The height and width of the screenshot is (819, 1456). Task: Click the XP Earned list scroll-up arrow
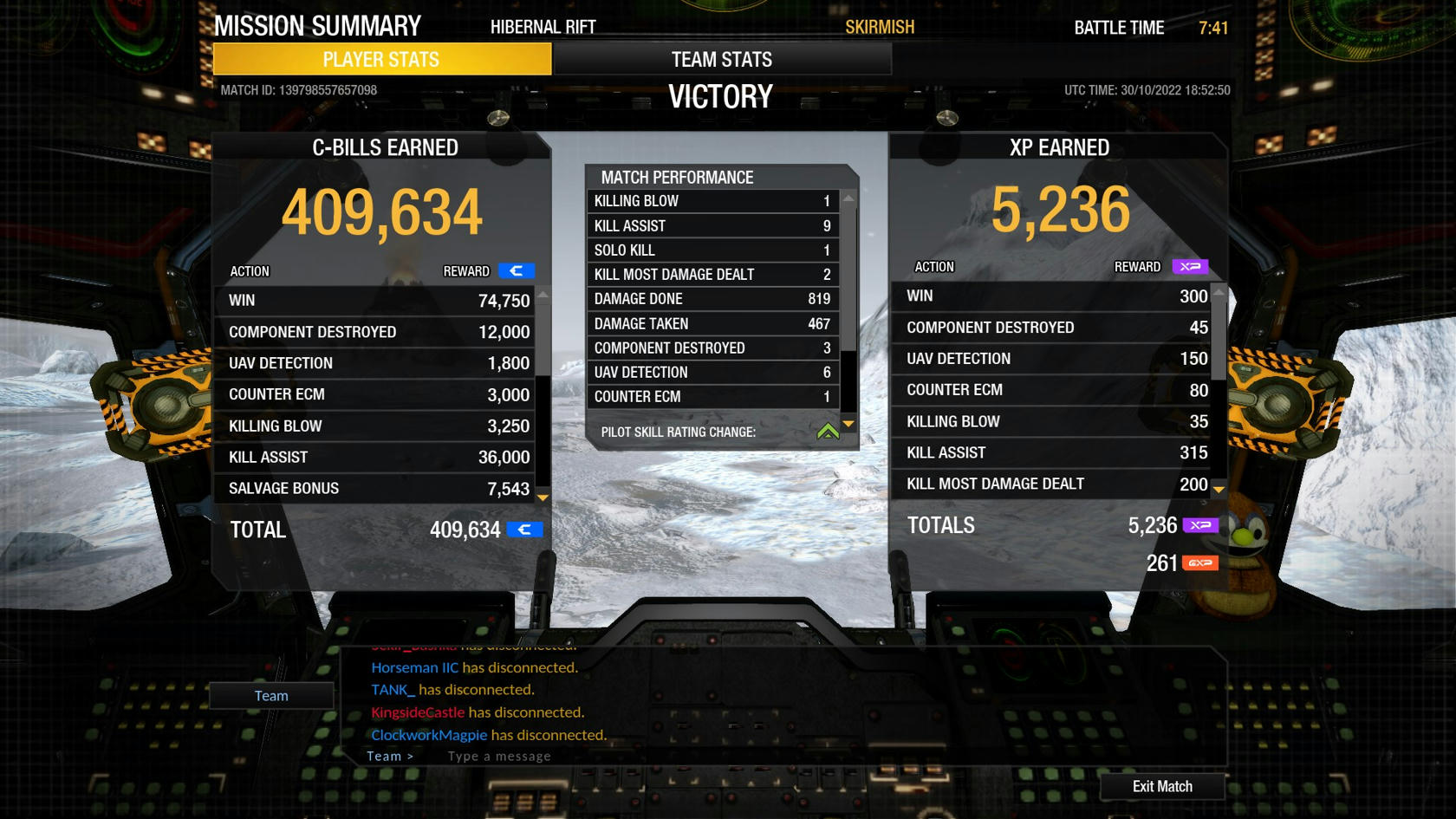pos(1219,292)
